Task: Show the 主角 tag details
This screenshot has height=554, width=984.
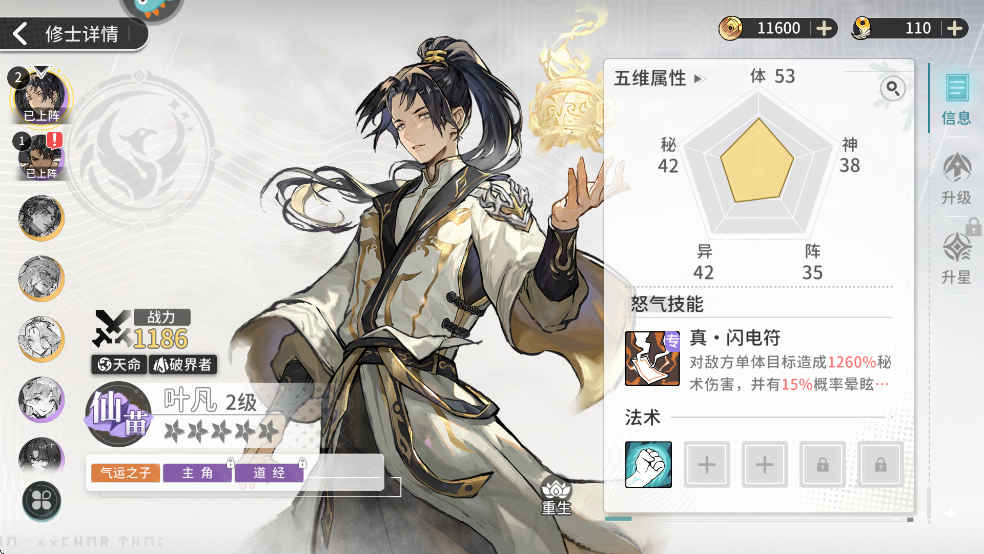Action: tap(197, 473)
